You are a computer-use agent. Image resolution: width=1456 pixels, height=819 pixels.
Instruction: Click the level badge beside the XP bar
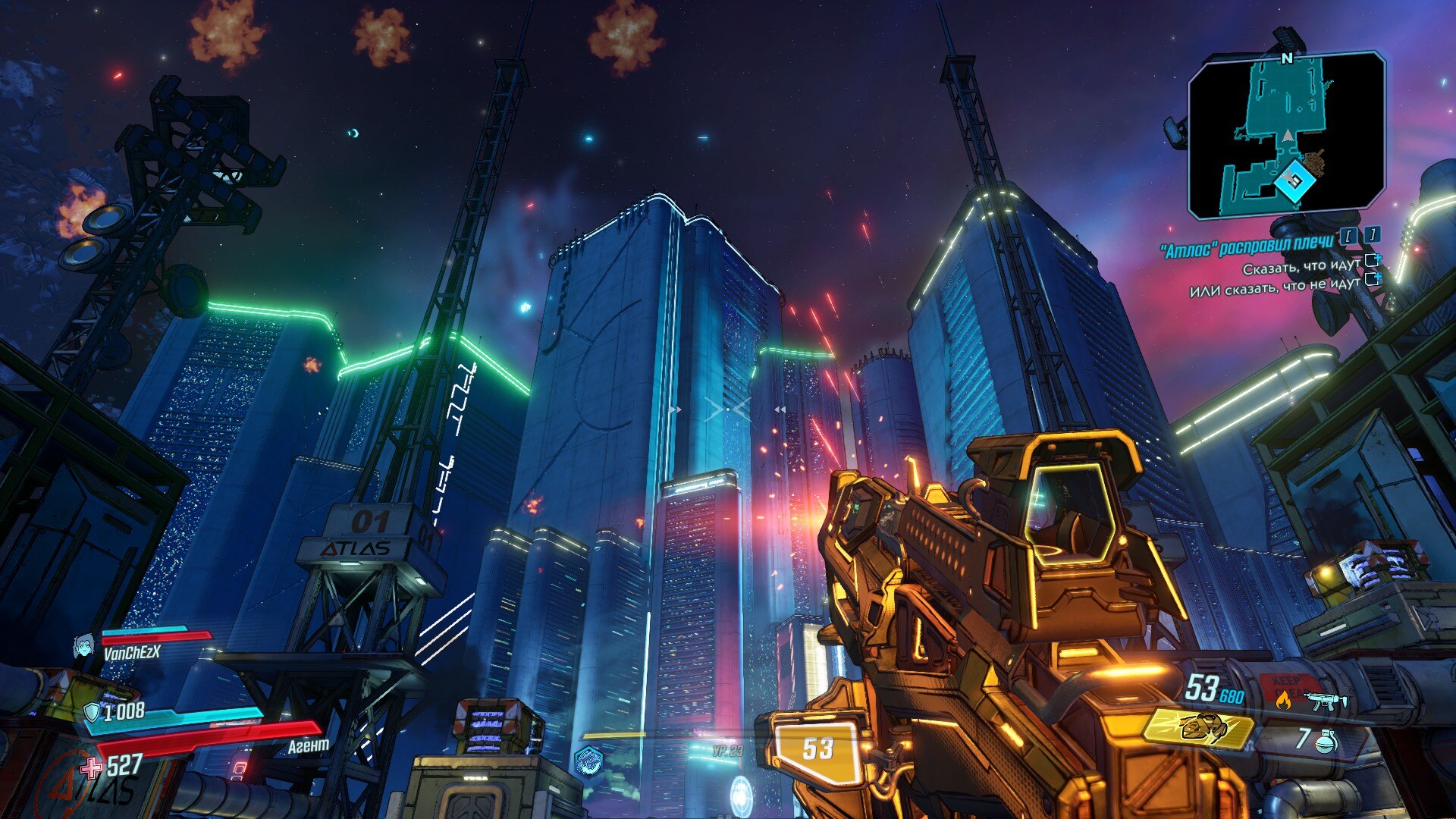click(x=588, y=760)
